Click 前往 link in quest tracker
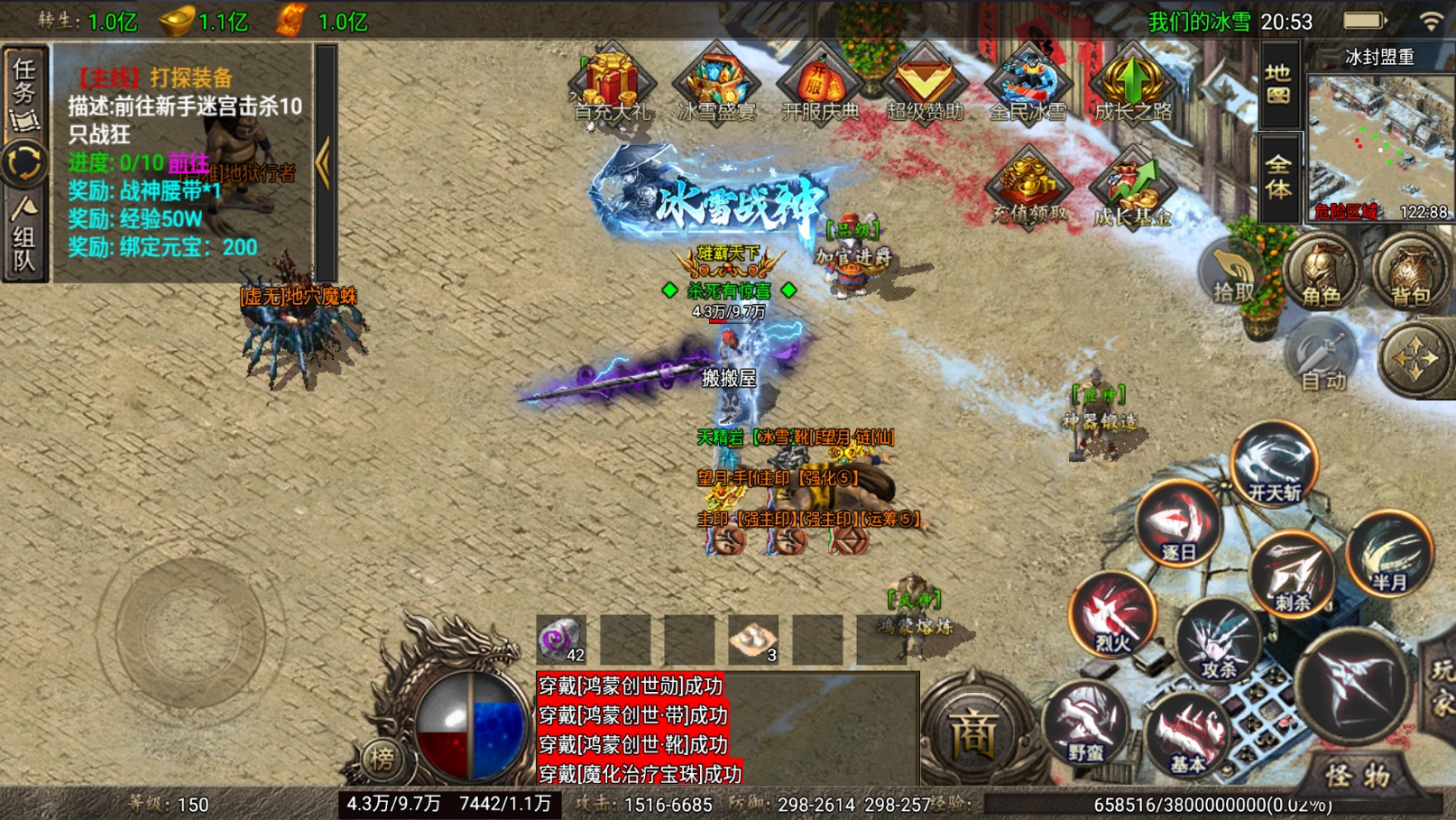Viewport: 1456px width, 820px height. pyautogui.click(x=189, y=163)
